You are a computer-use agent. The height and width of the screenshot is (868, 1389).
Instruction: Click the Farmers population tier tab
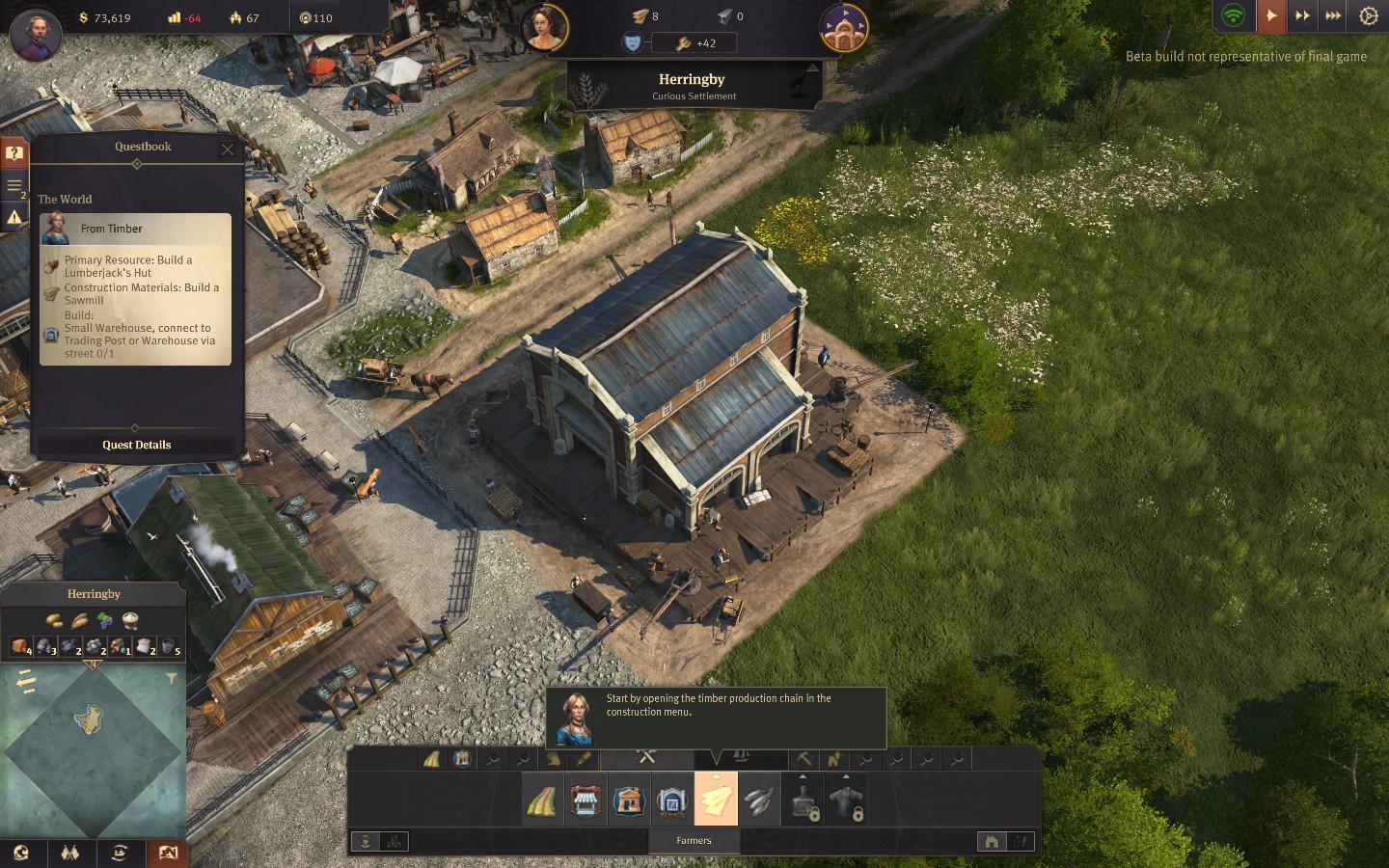click(x=694, y=841)
